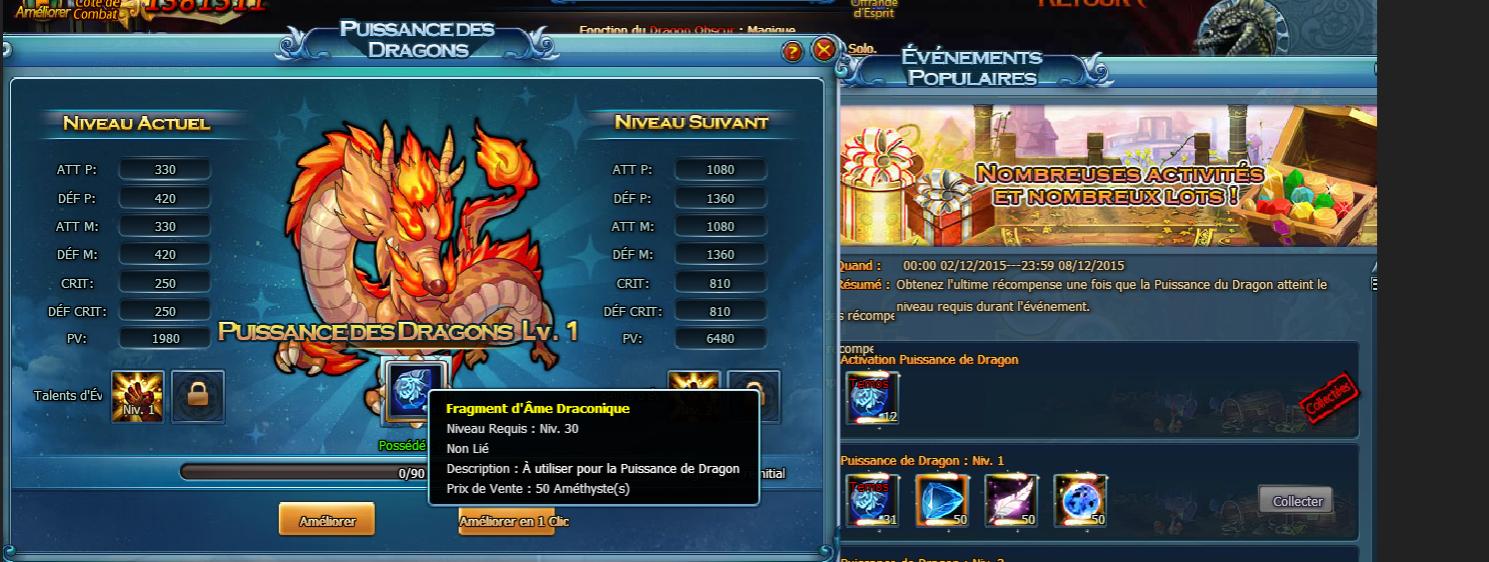Inspect the blue crystal gem reward
This screenshot has width=1489, height=562.
pyautogui.click(x=940, y=500)
